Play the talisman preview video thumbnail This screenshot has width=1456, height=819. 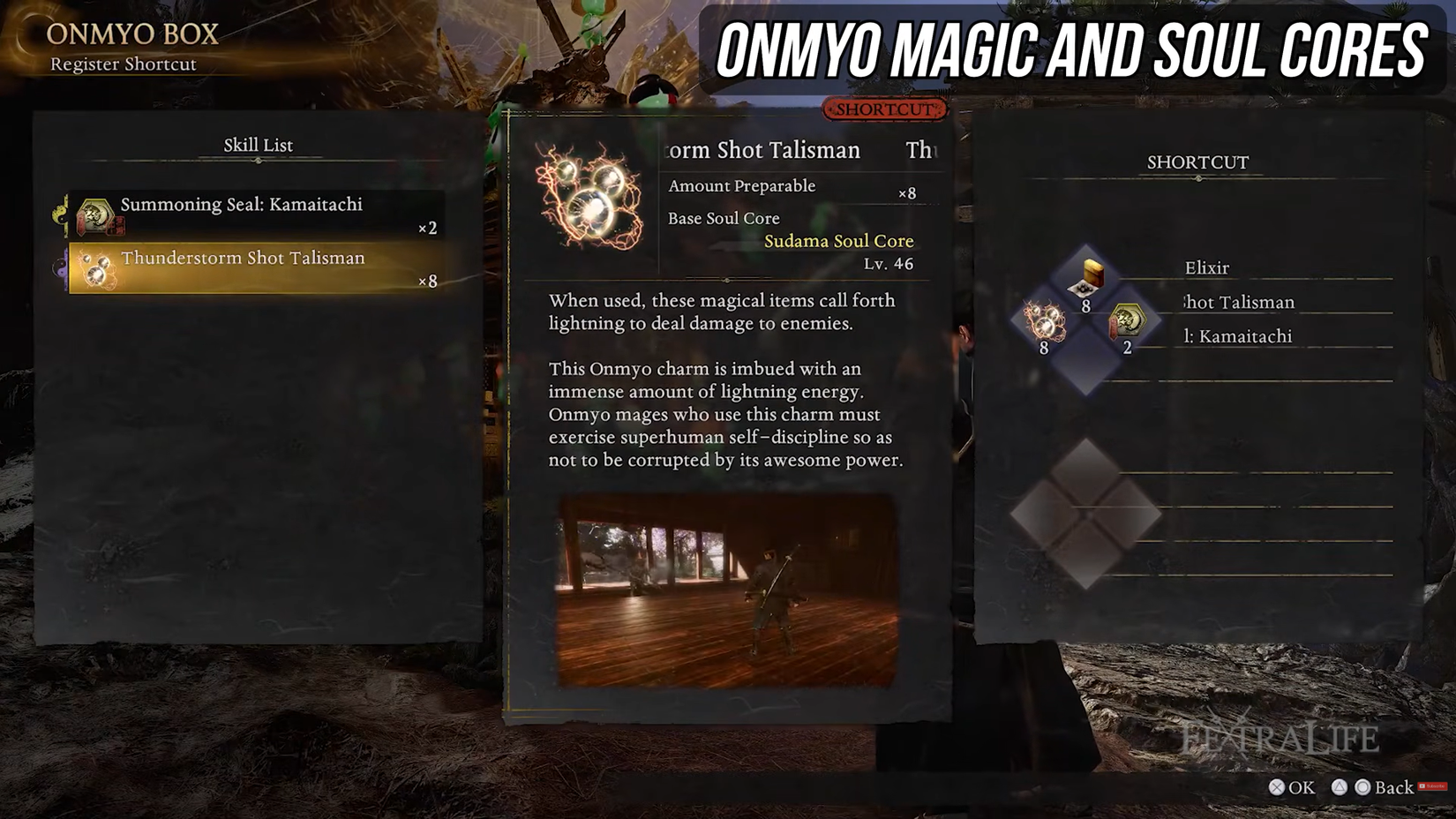point(727,590)
